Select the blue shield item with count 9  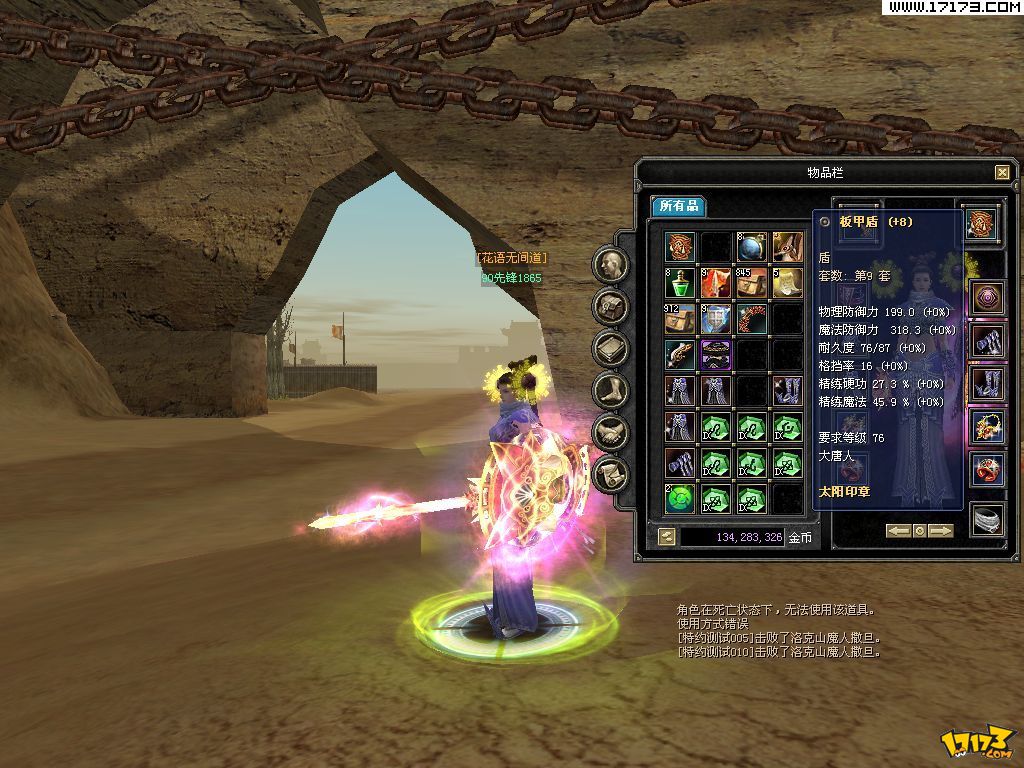click(716, 319)
